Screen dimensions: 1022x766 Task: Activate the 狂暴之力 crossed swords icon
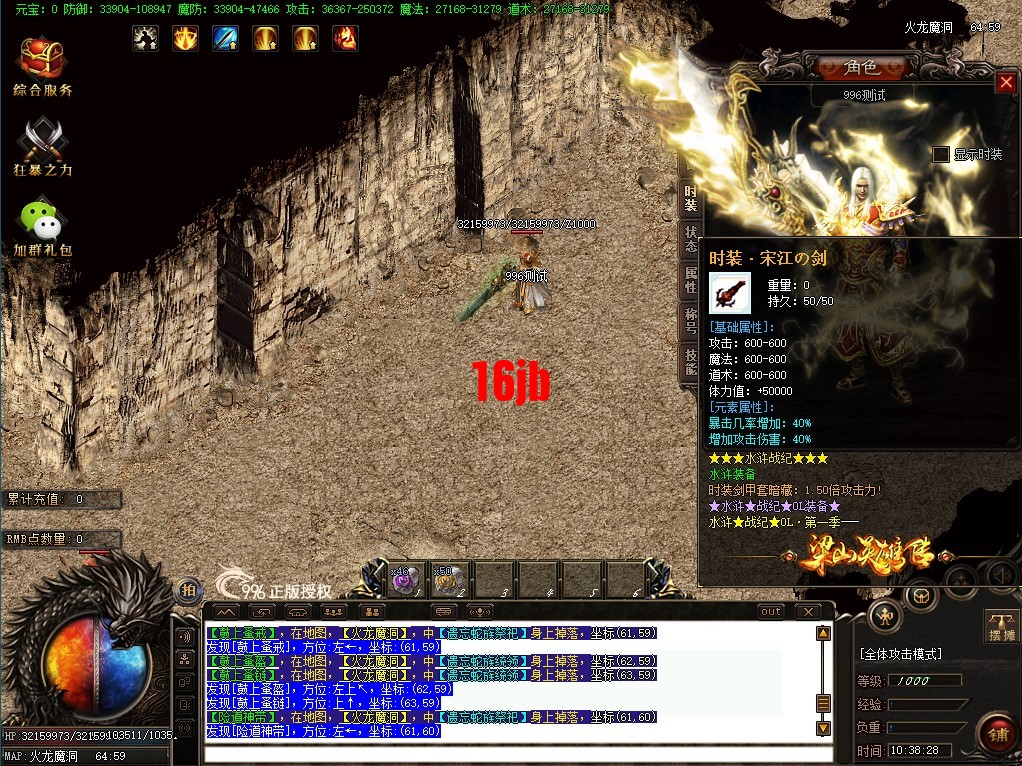[x=43, y=142]
